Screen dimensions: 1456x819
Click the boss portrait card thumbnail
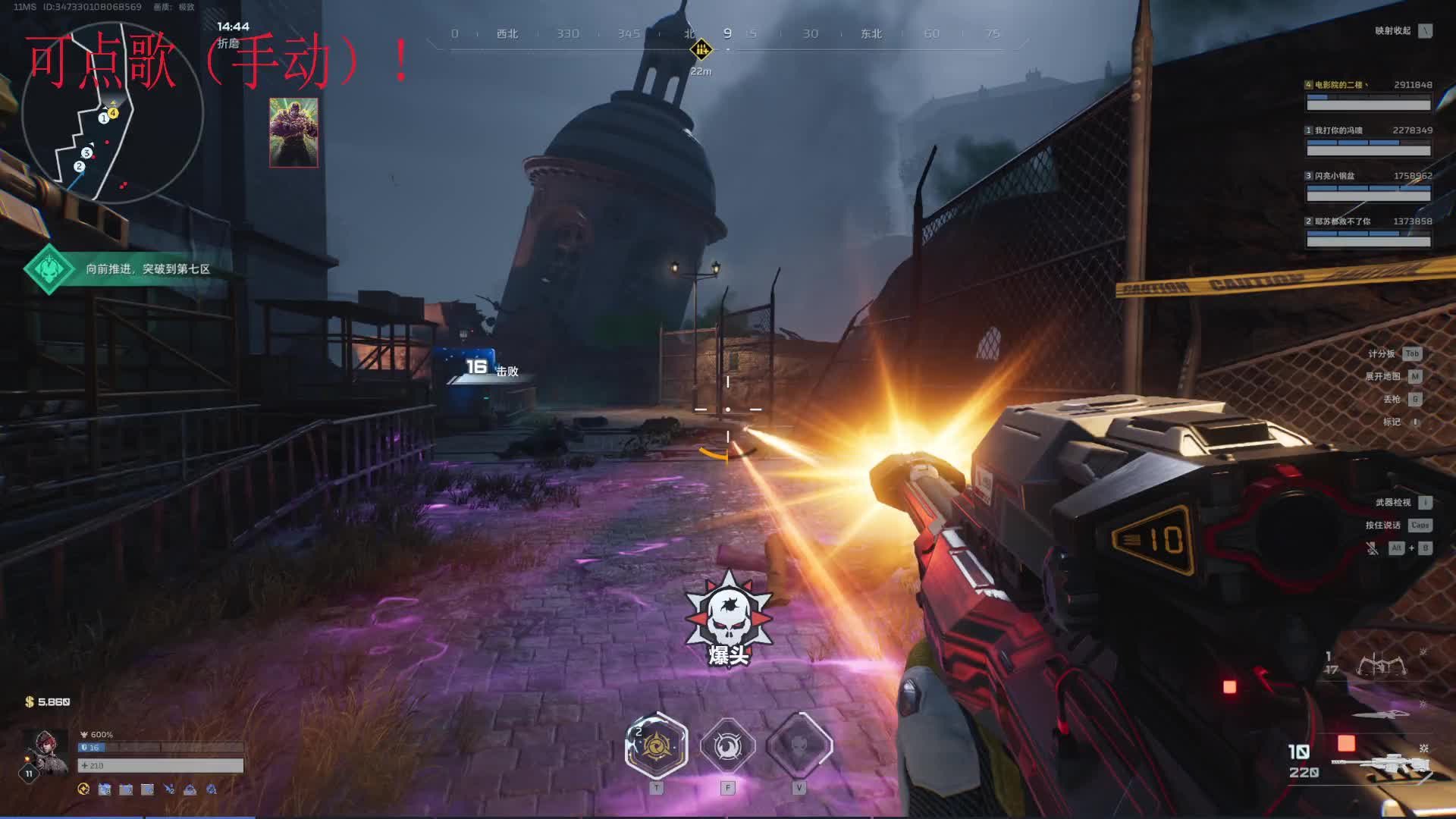pos(293,133)
